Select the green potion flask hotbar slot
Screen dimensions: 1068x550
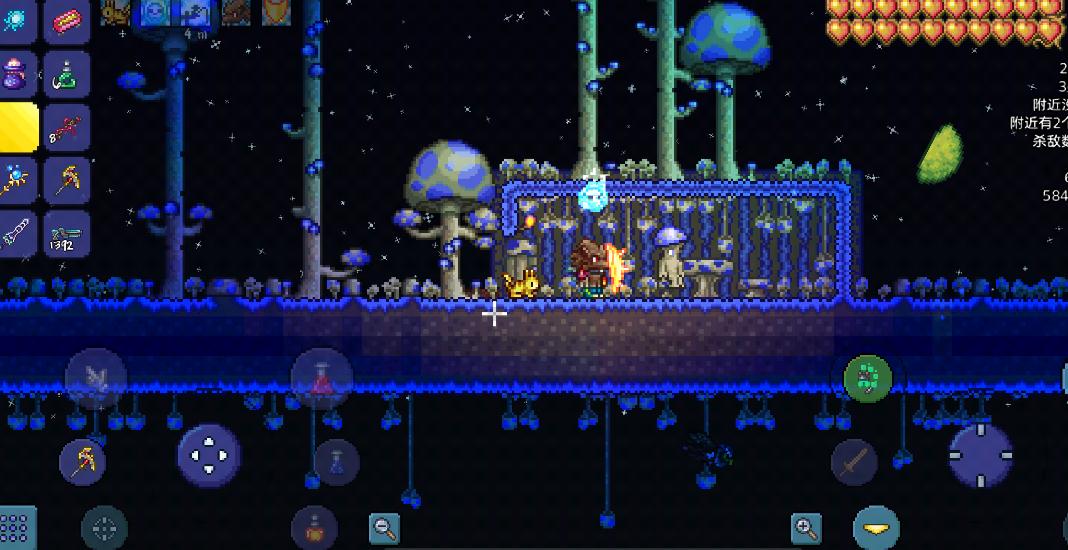pyautogui.click(x=67, y=75)
